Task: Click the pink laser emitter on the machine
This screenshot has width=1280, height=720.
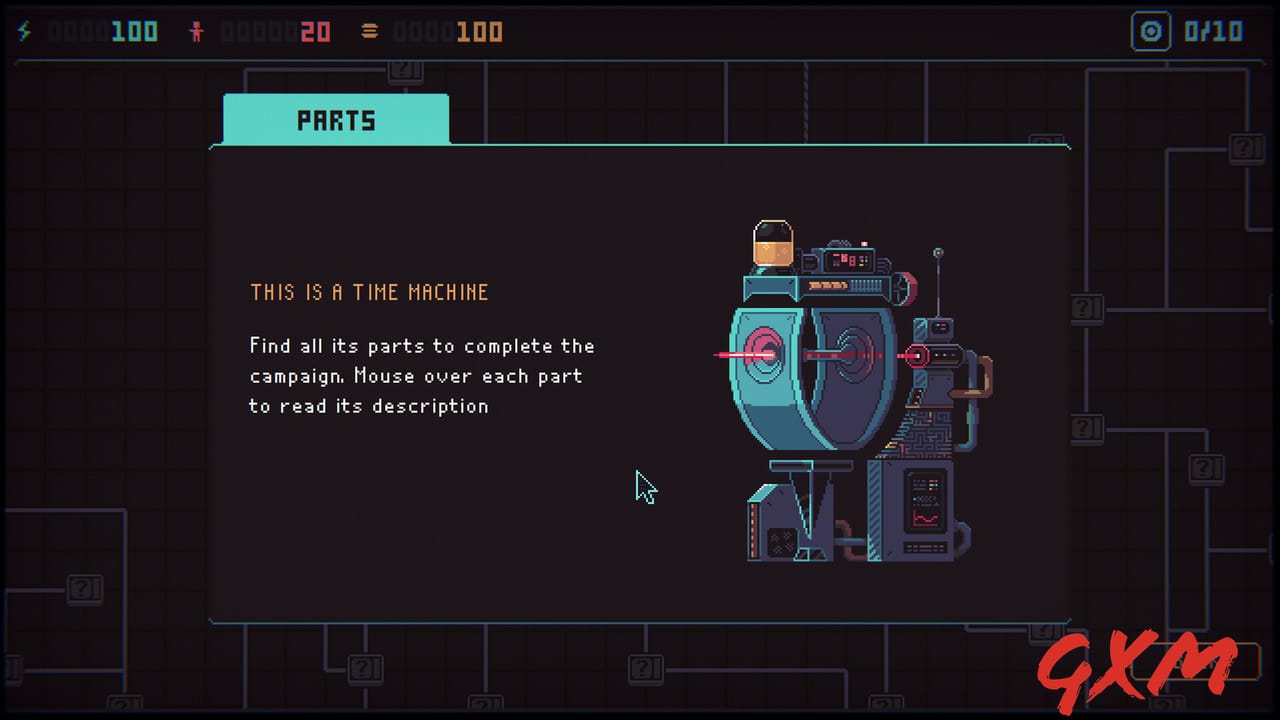Action: pyautogui.click(x=917, y=356)
